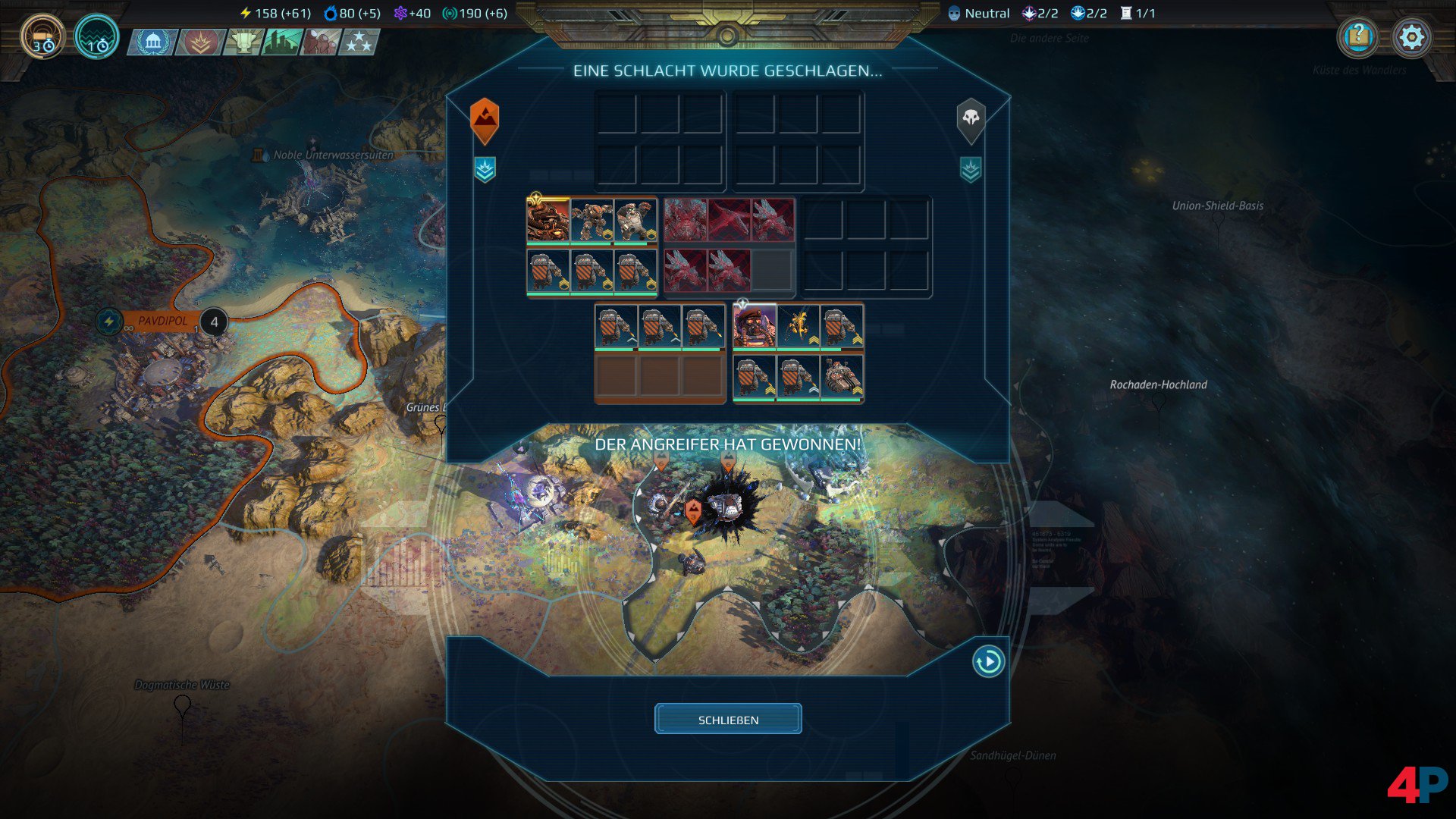Image resolution: width=1456 pixels, height=819 pixels.
Task: Open the help question mark book
Action: coord(1358,37)
